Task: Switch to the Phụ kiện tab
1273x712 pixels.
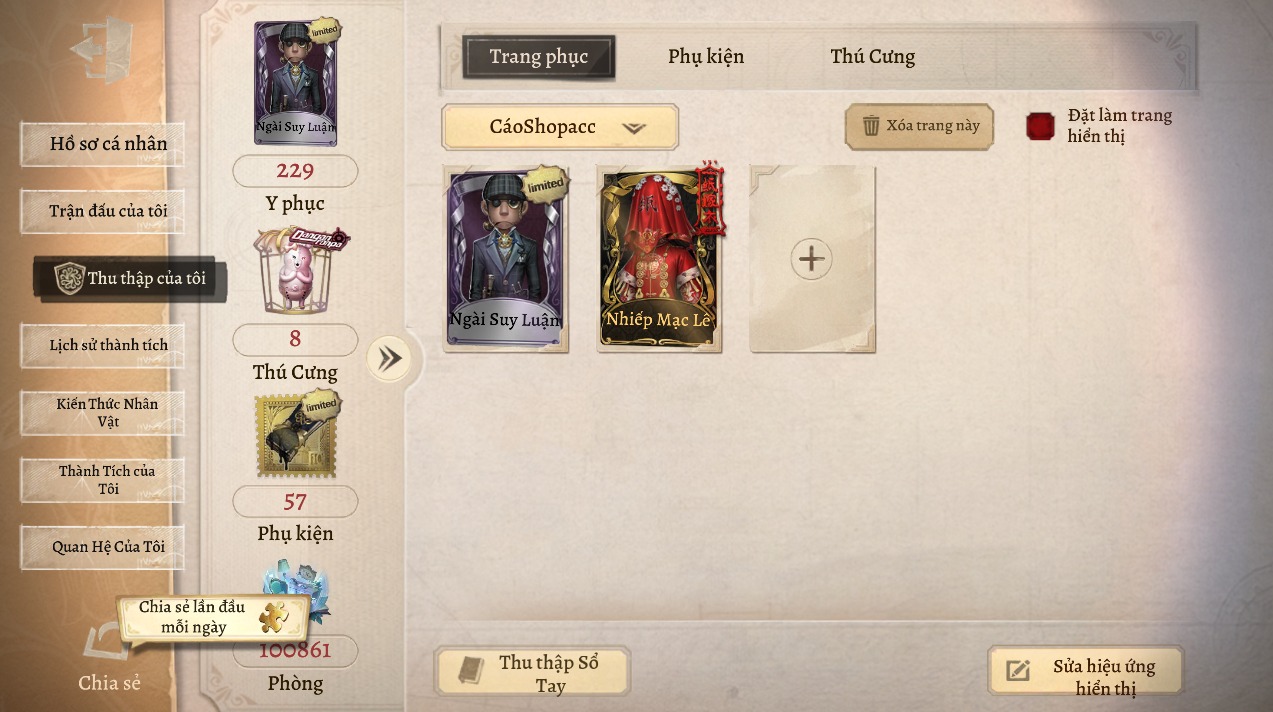Action: pos(706,57)
